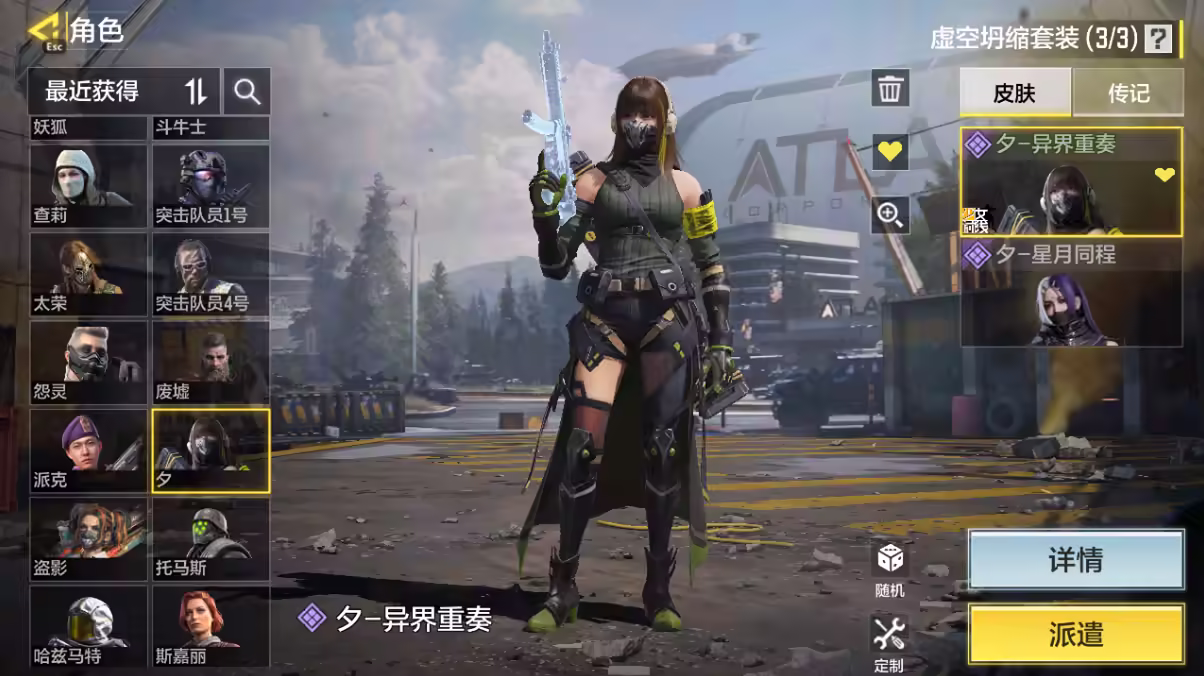The height and width of the screenshot is (676, 1204).
Task: Go back using the yellow arrow button
Action: (x=44, y=31)
